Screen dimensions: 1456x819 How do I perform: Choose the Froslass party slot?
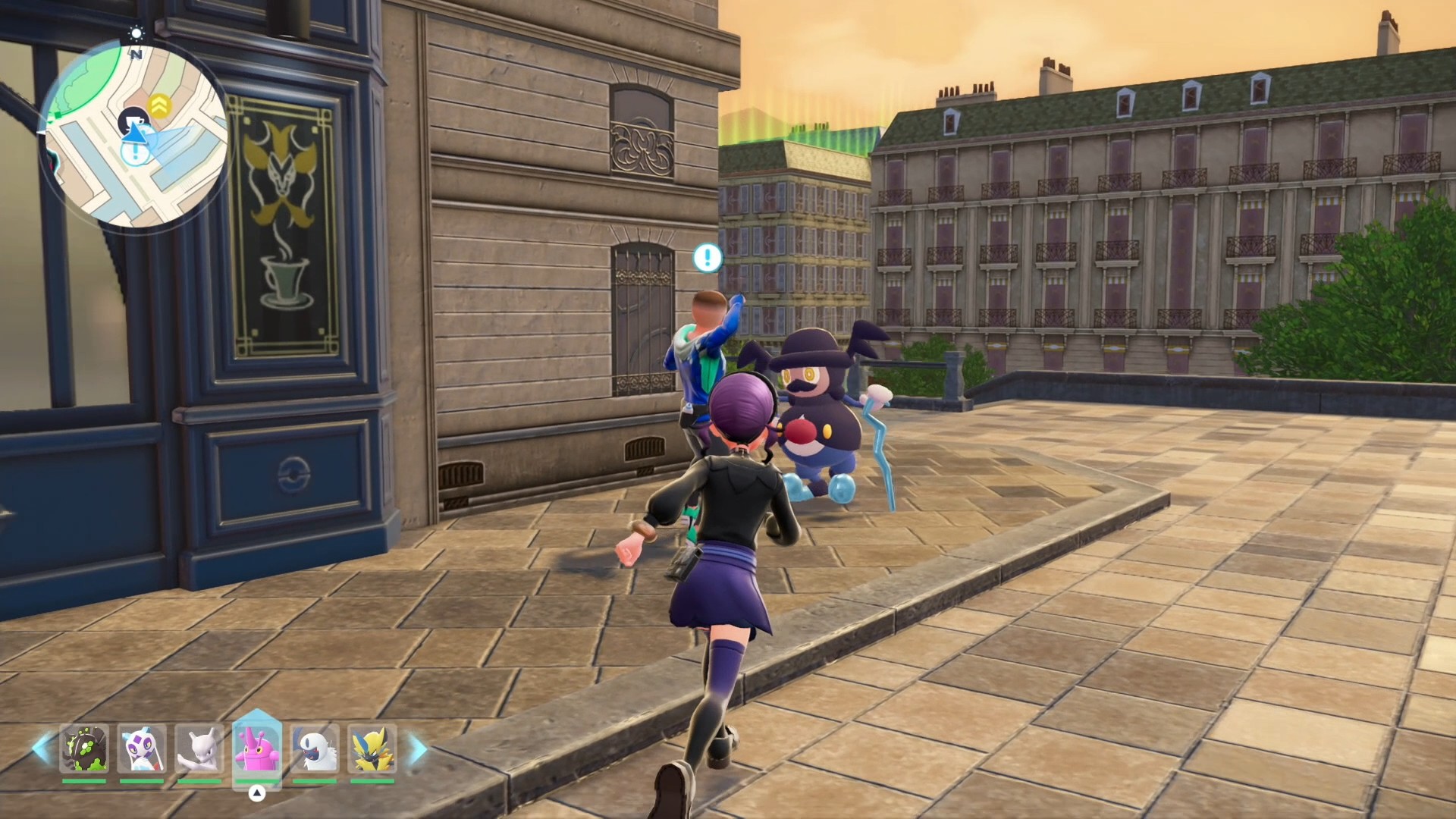142,749
